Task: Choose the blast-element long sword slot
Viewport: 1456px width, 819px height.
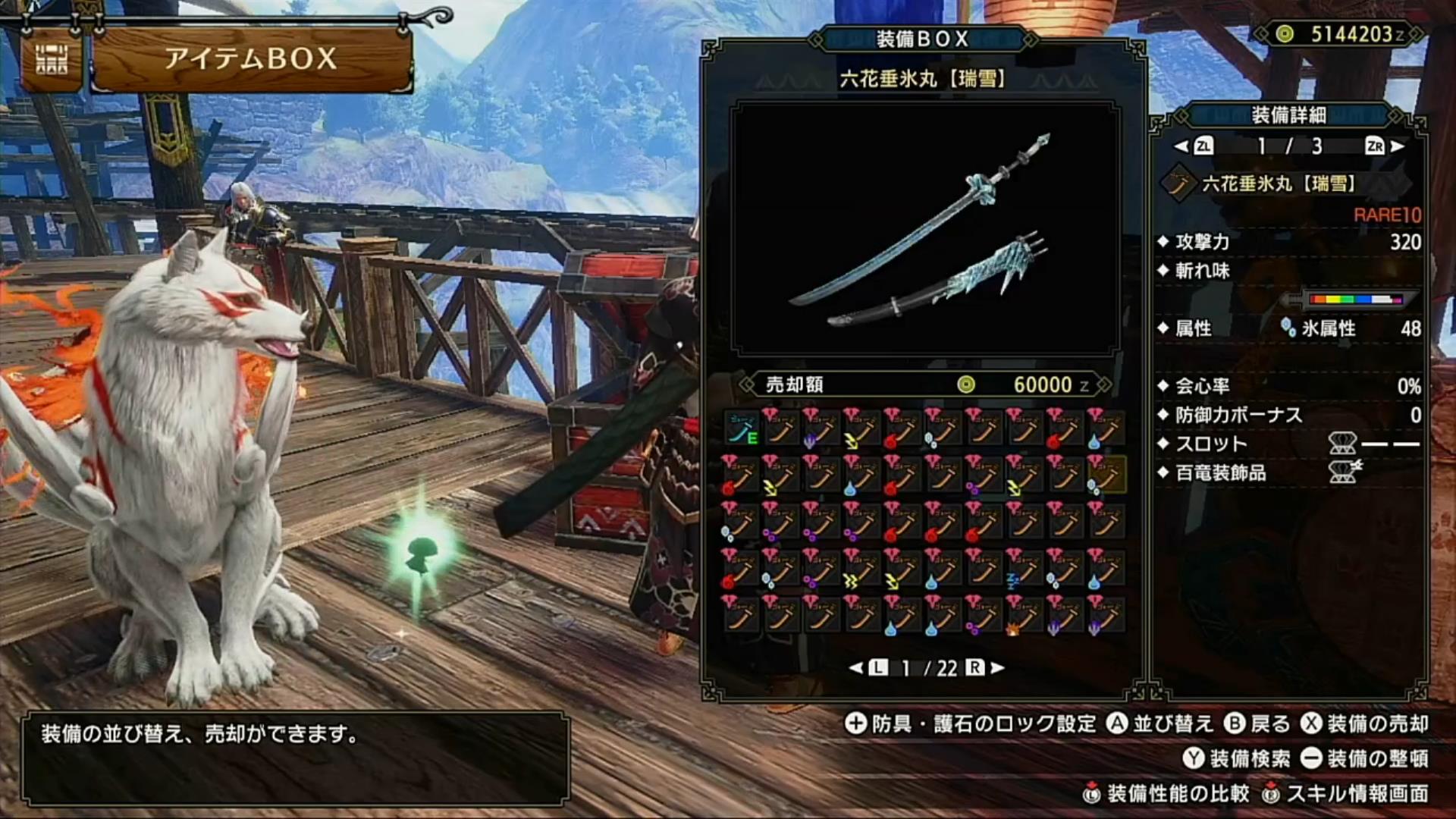Action: (1023, 615)
